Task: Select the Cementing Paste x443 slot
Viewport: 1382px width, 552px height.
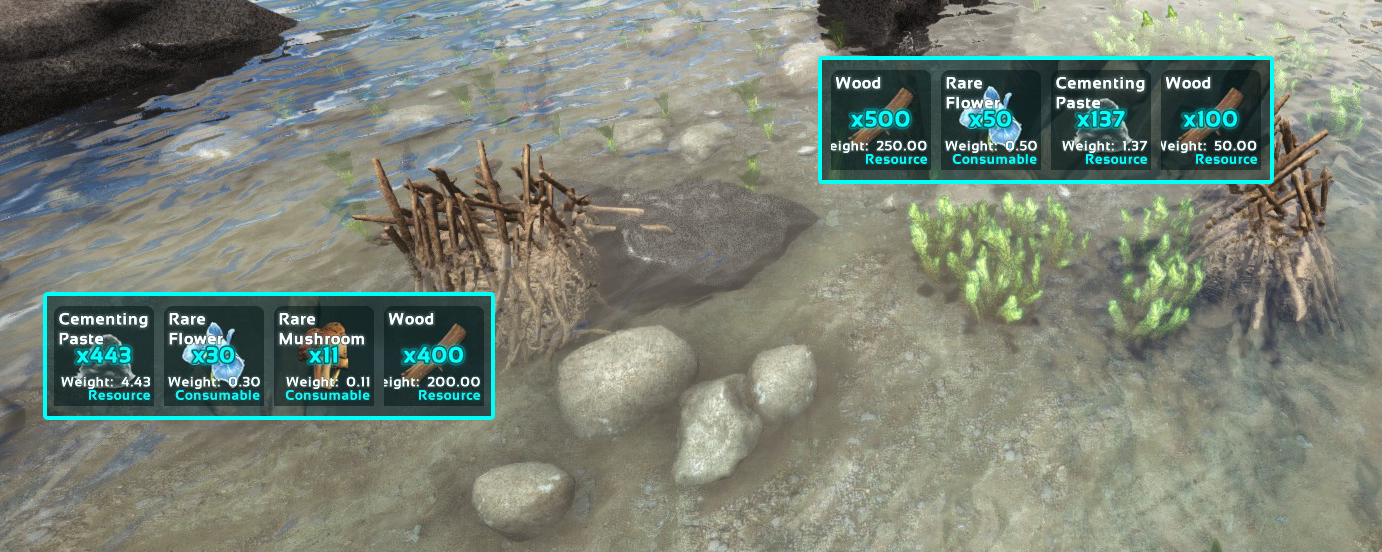Action: pos(104,355)
